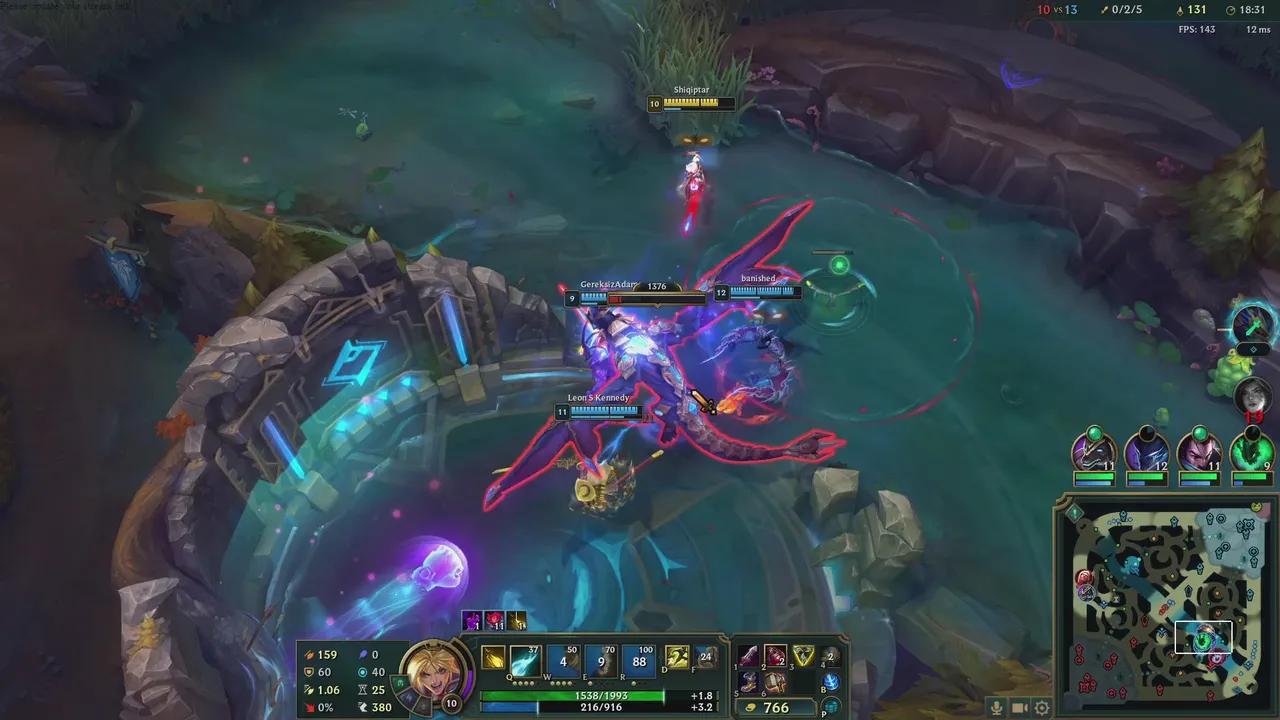Mute the voice chat microphone
The width and height of the screenshot is (1280, 720).
[x=997, y=708]
